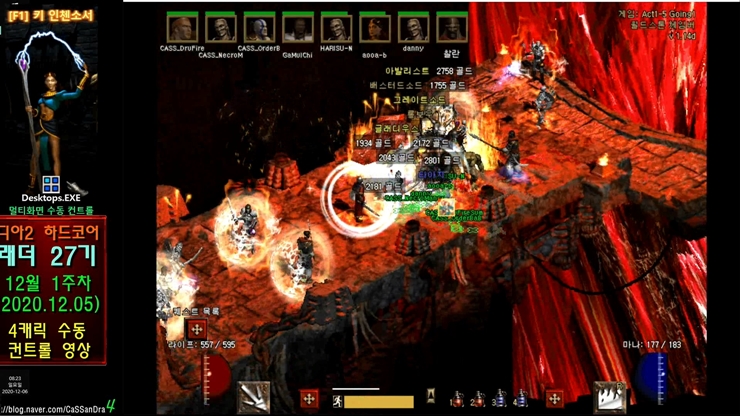Use the potion in belt slot 1
Viewport: 740px width, 416px height.
(x=456, y=400)
